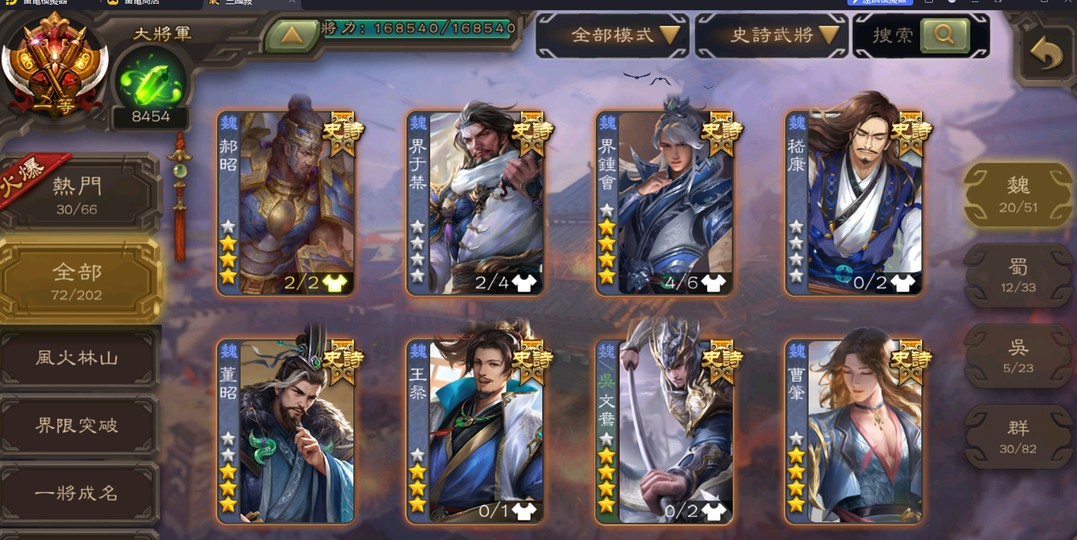Open the 風火林山 category
The image size is (1077, 540).
78,358
